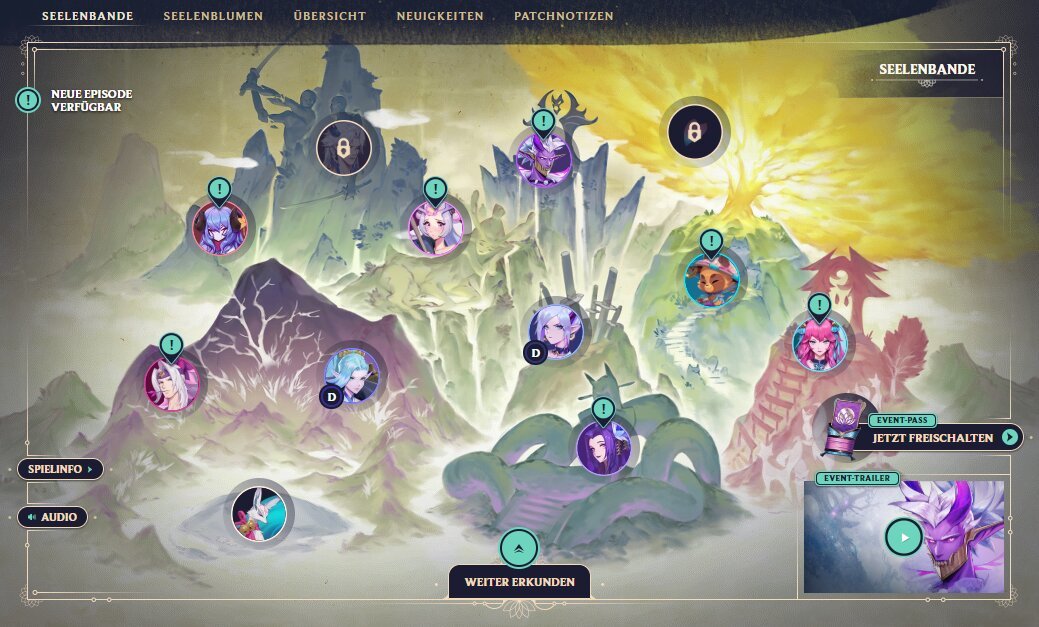Go to the Neuigkeiten tab

[x=440, y=16]
